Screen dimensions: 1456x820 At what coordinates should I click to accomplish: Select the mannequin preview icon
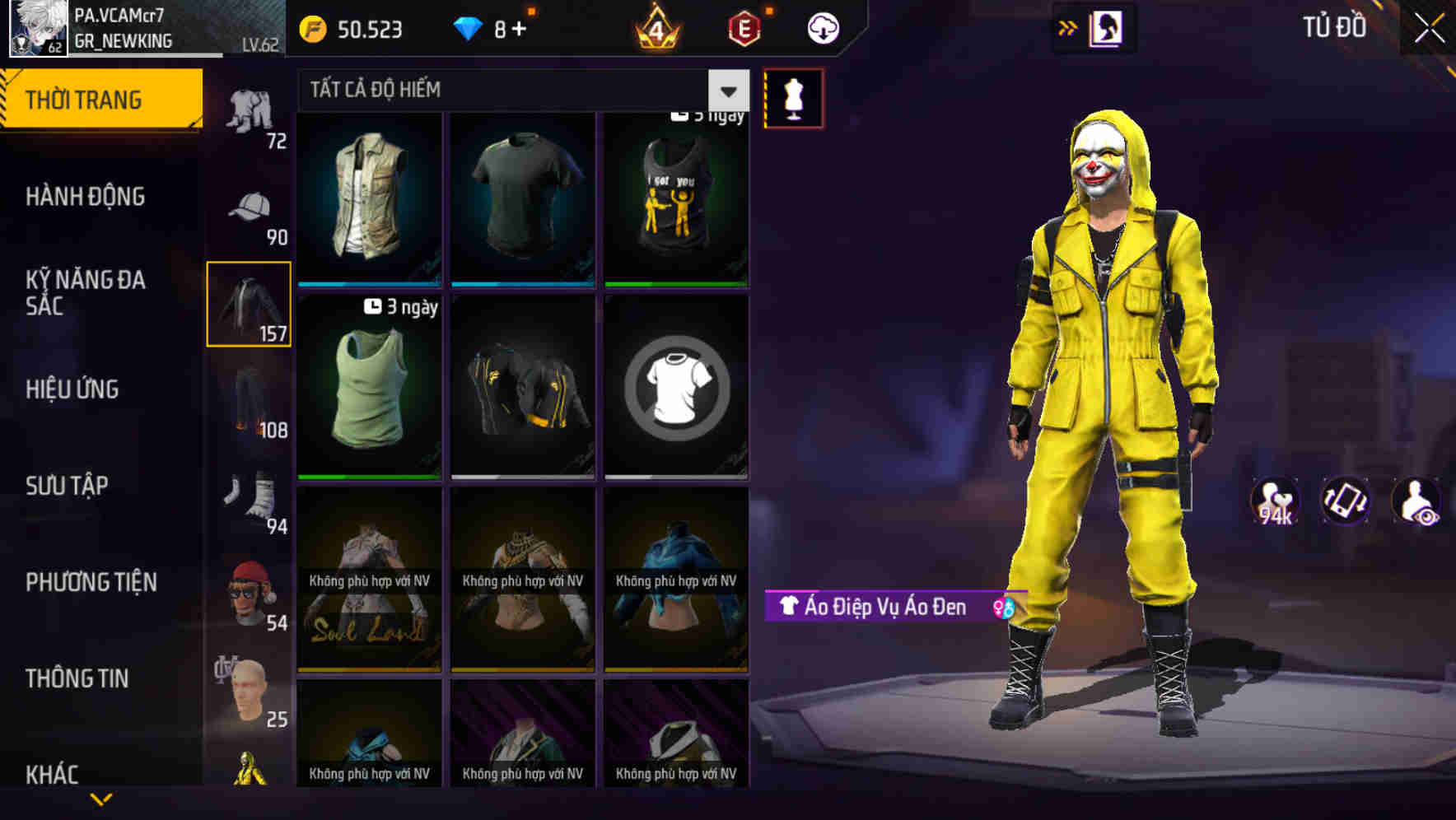(793, 98)
